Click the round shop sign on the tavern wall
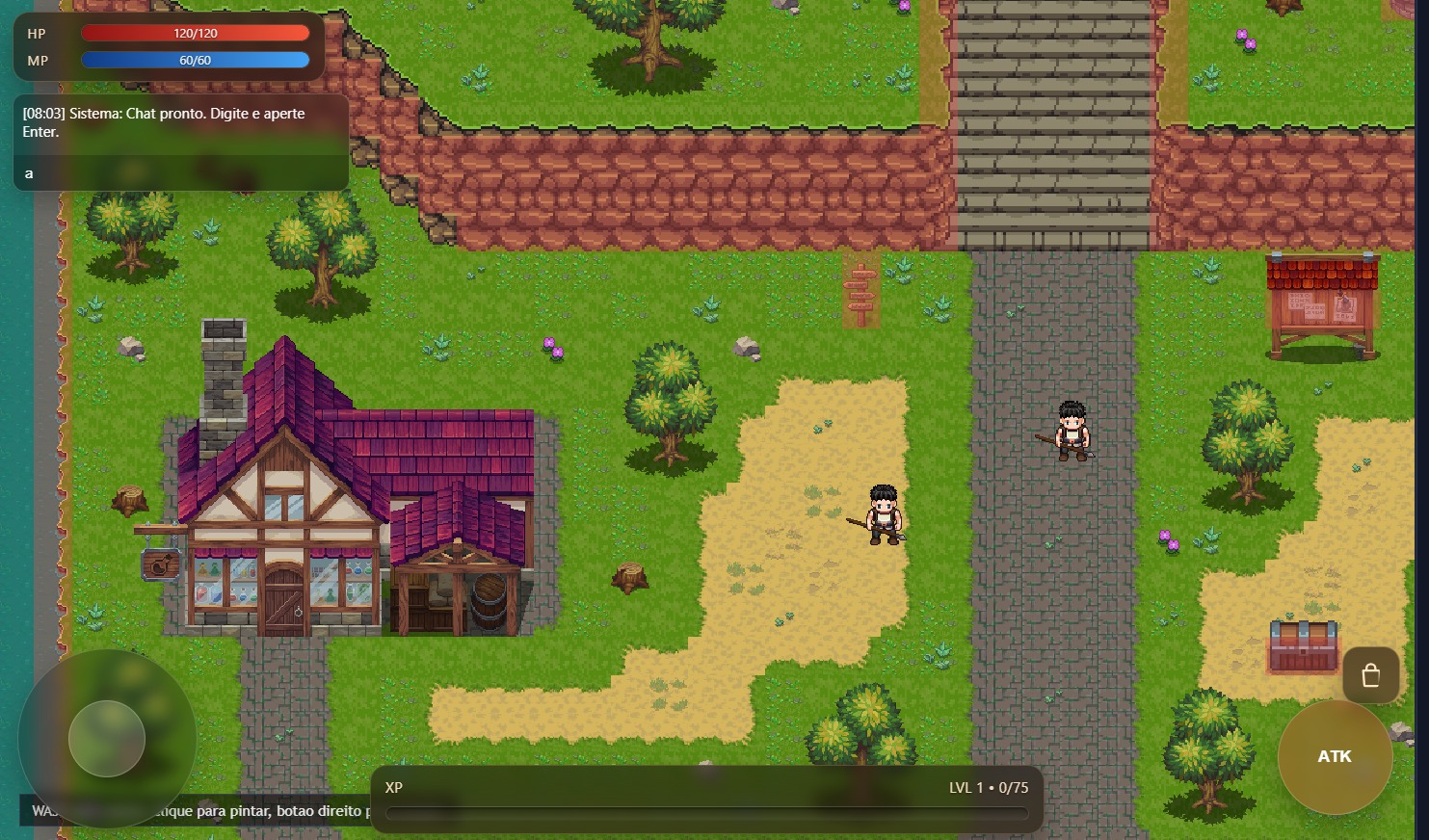This screenshot has height=840, width=1429. point(157,564)
